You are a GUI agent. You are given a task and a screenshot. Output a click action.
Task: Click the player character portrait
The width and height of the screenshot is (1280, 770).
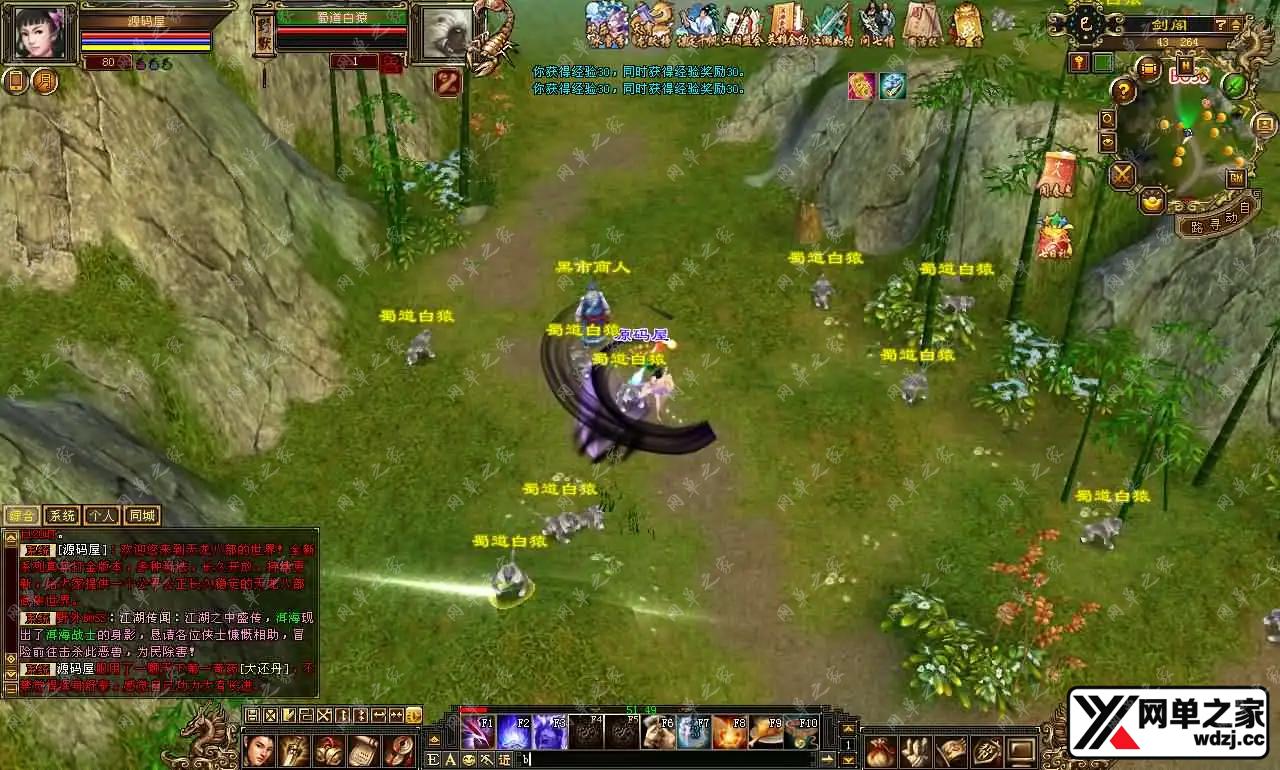coord(40,34)
